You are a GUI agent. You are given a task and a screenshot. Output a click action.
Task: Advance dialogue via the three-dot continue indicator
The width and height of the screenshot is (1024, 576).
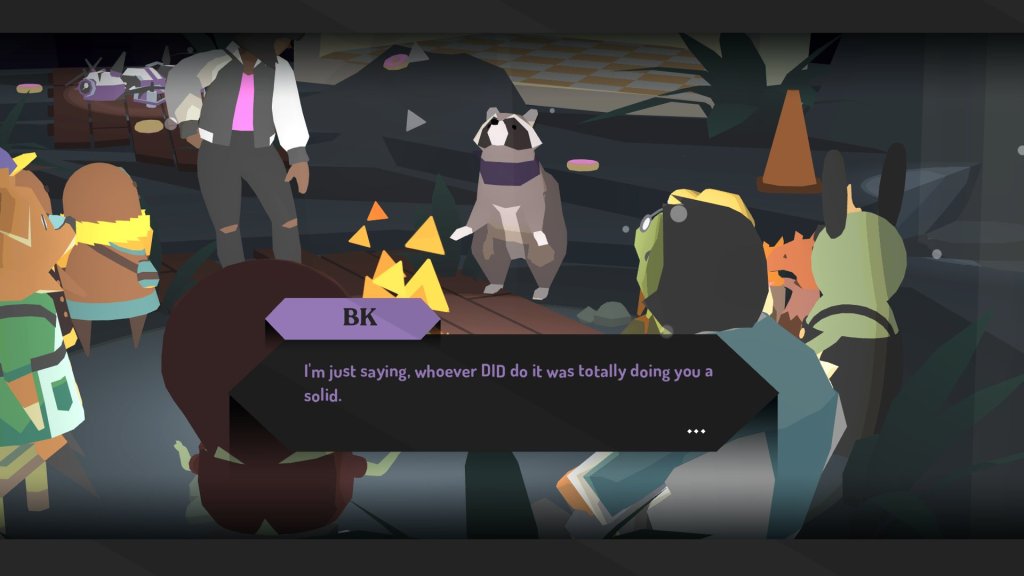696,431
